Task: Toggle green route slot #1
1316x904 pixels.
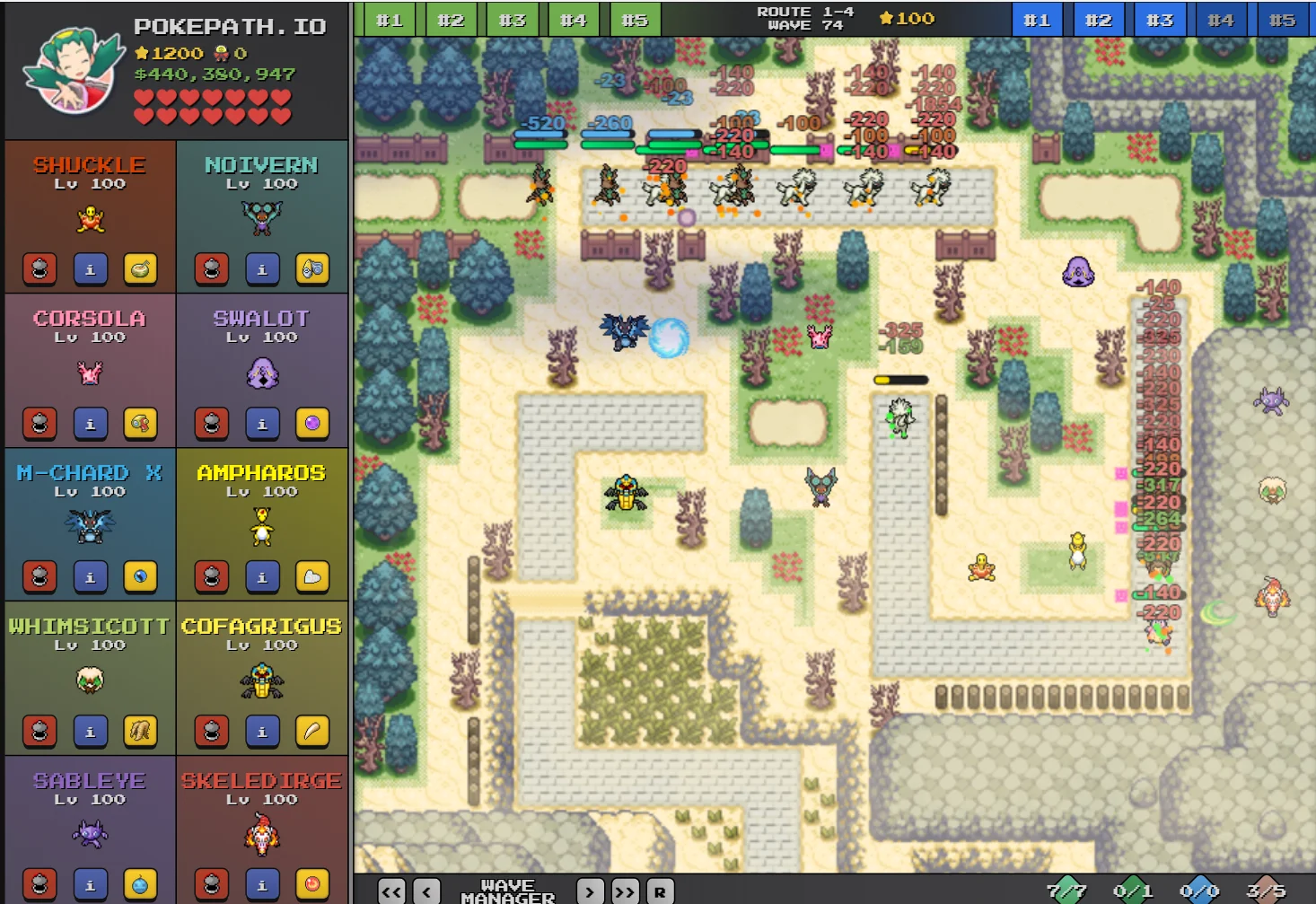Action: 390,18
